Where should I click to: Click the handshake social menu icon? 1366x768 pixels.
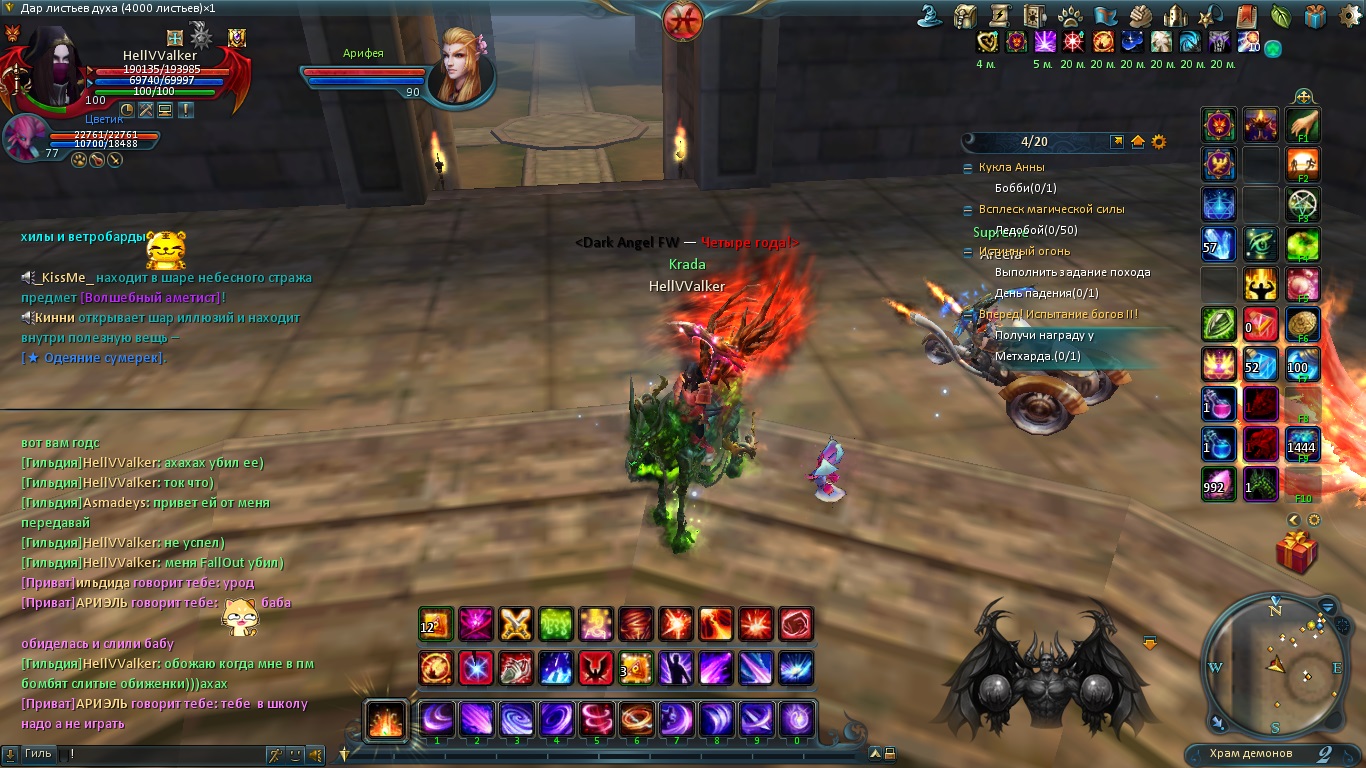pos(1141,16)
